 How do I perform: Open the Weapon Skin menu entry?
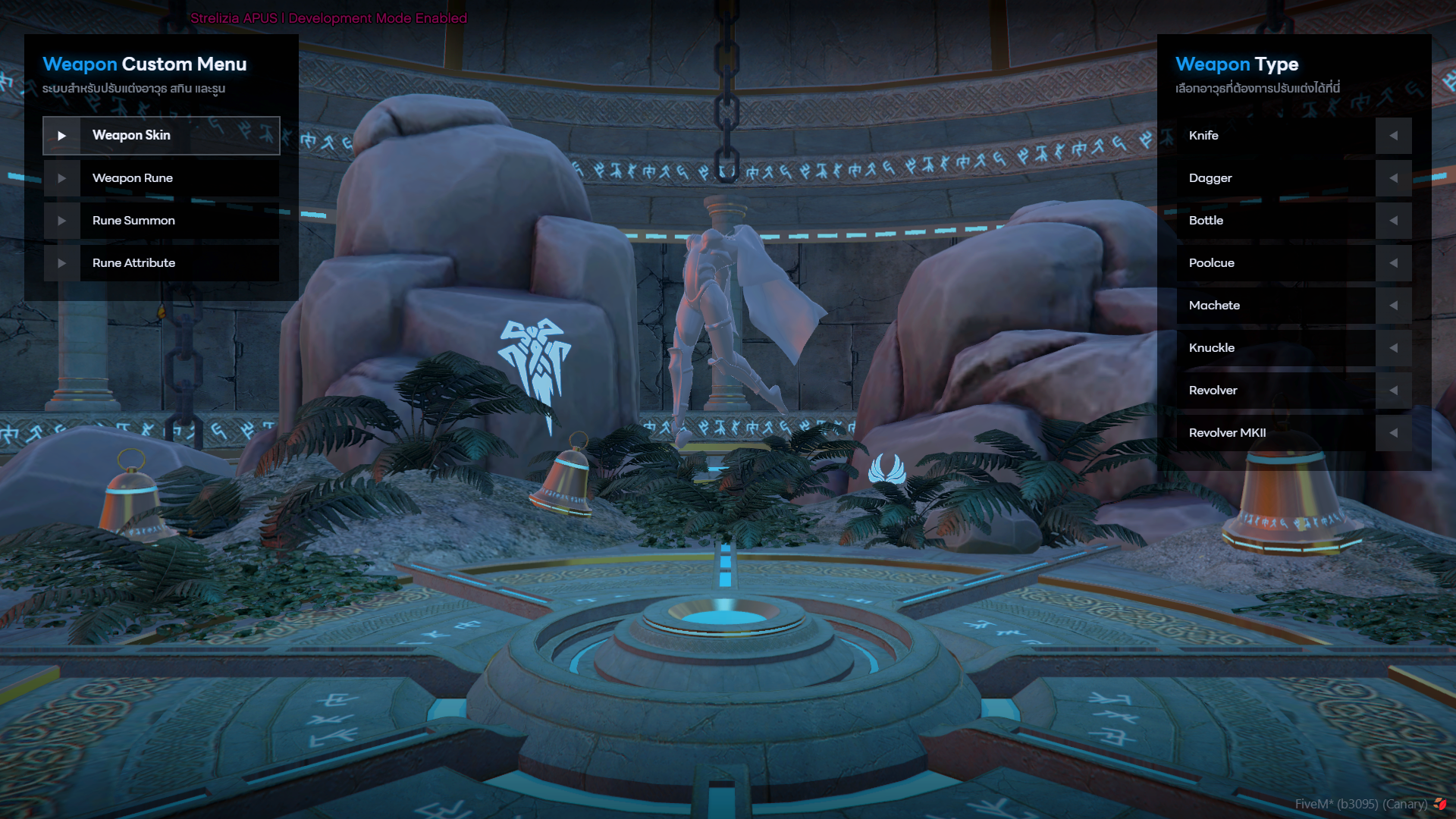[x=162, y=136]
